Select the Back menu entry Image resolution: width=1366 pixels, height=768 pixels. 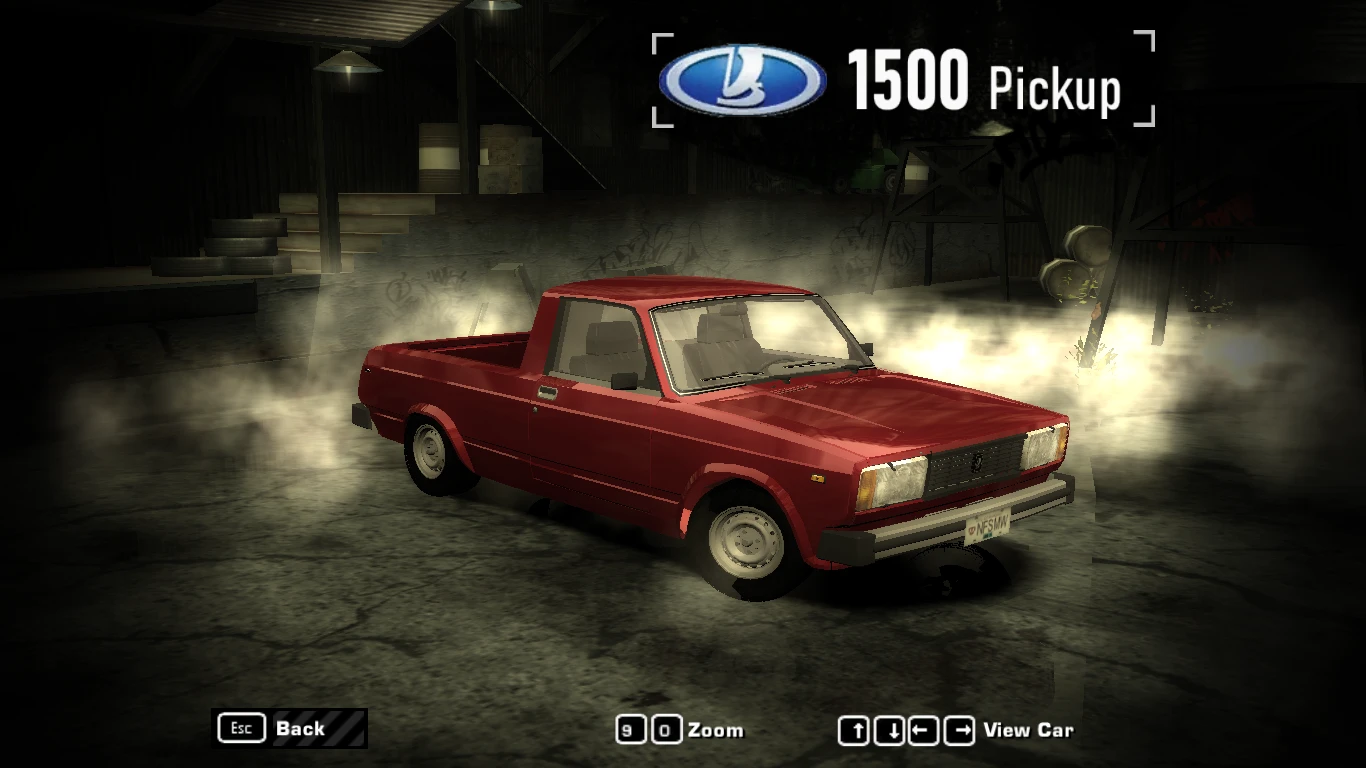(x=299, y=730)
